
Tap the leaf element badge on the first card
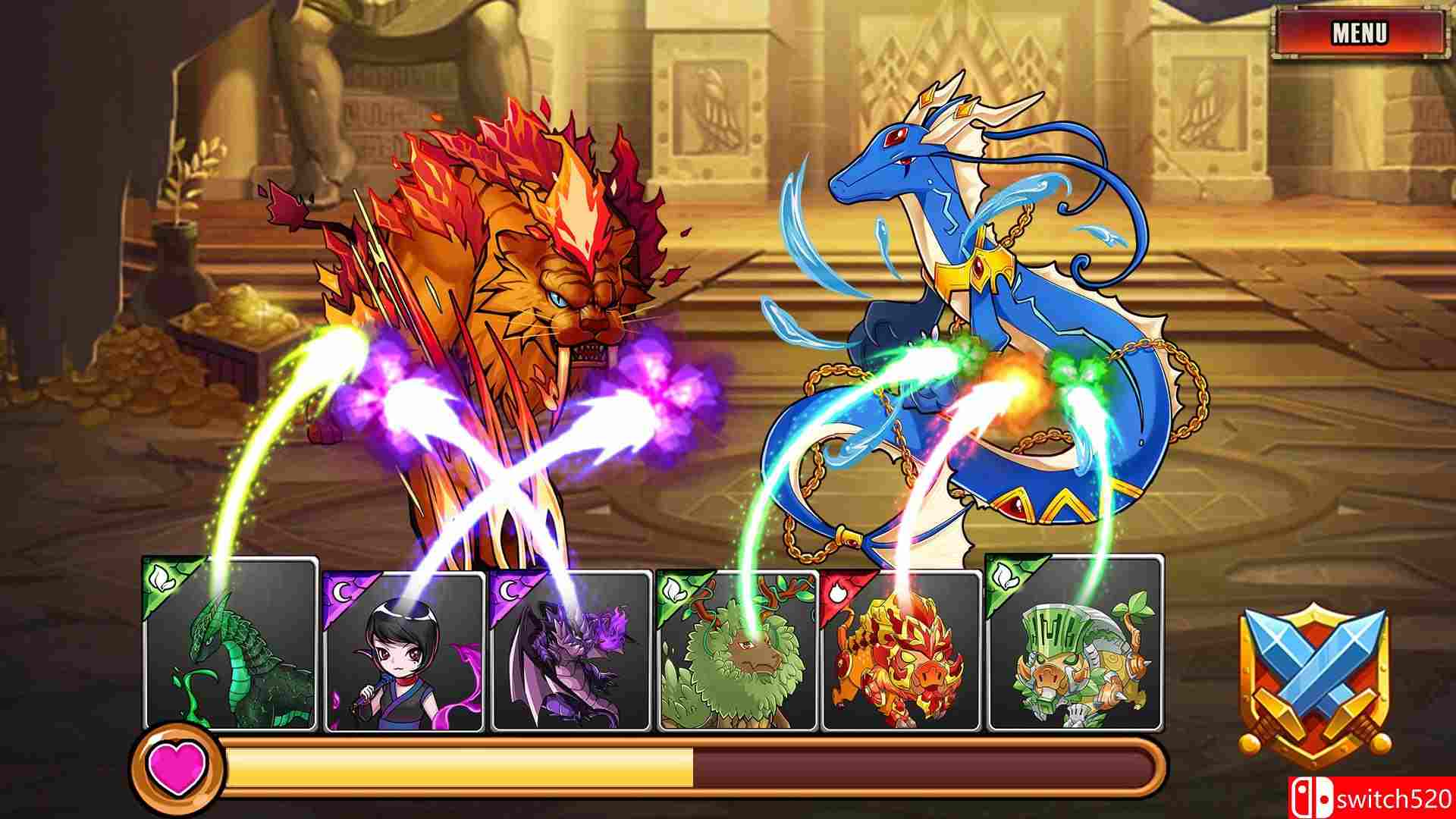159,578
